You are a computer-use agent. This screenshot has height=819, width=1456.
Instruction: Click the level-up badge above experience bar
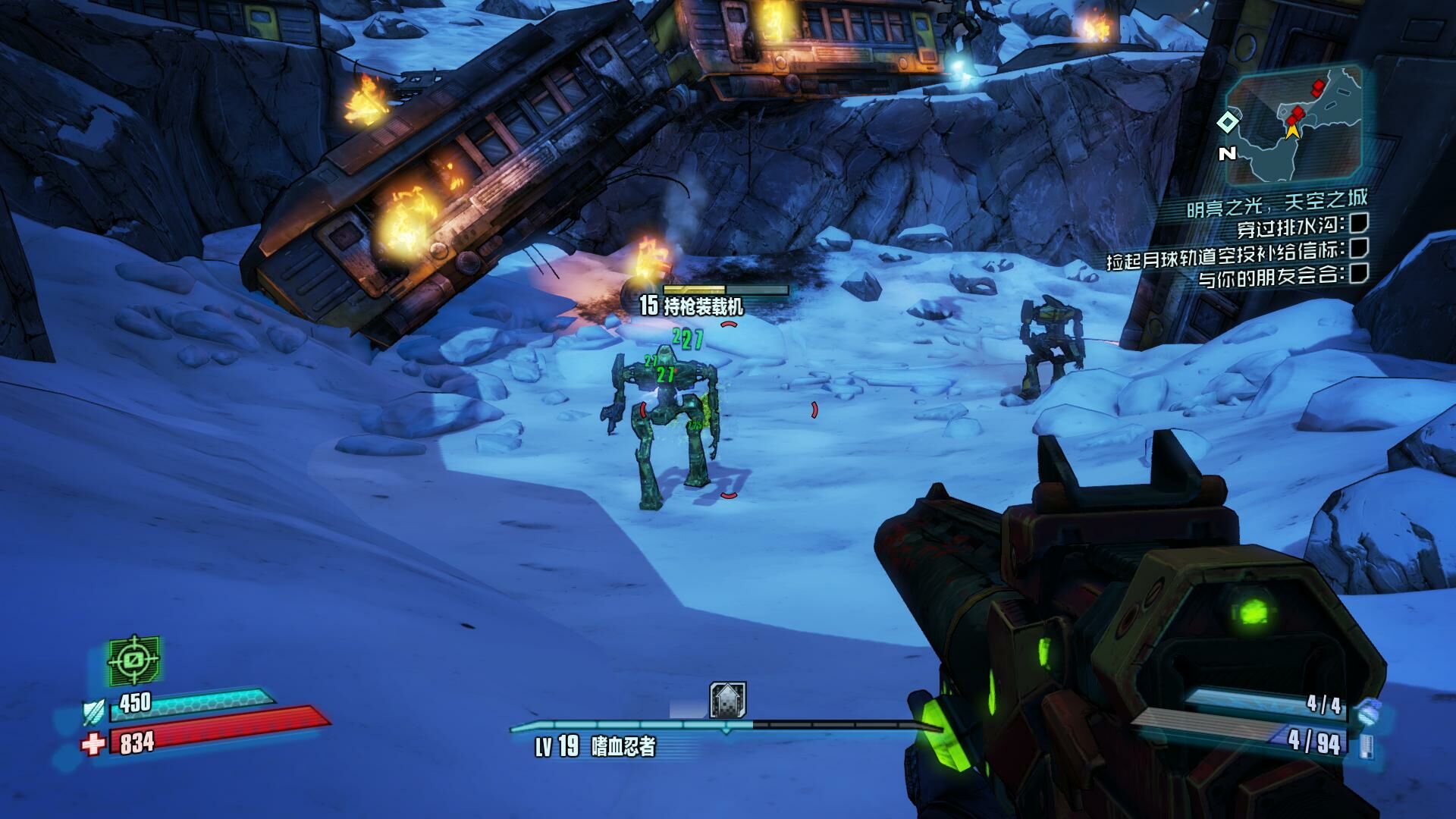[727, 699]
